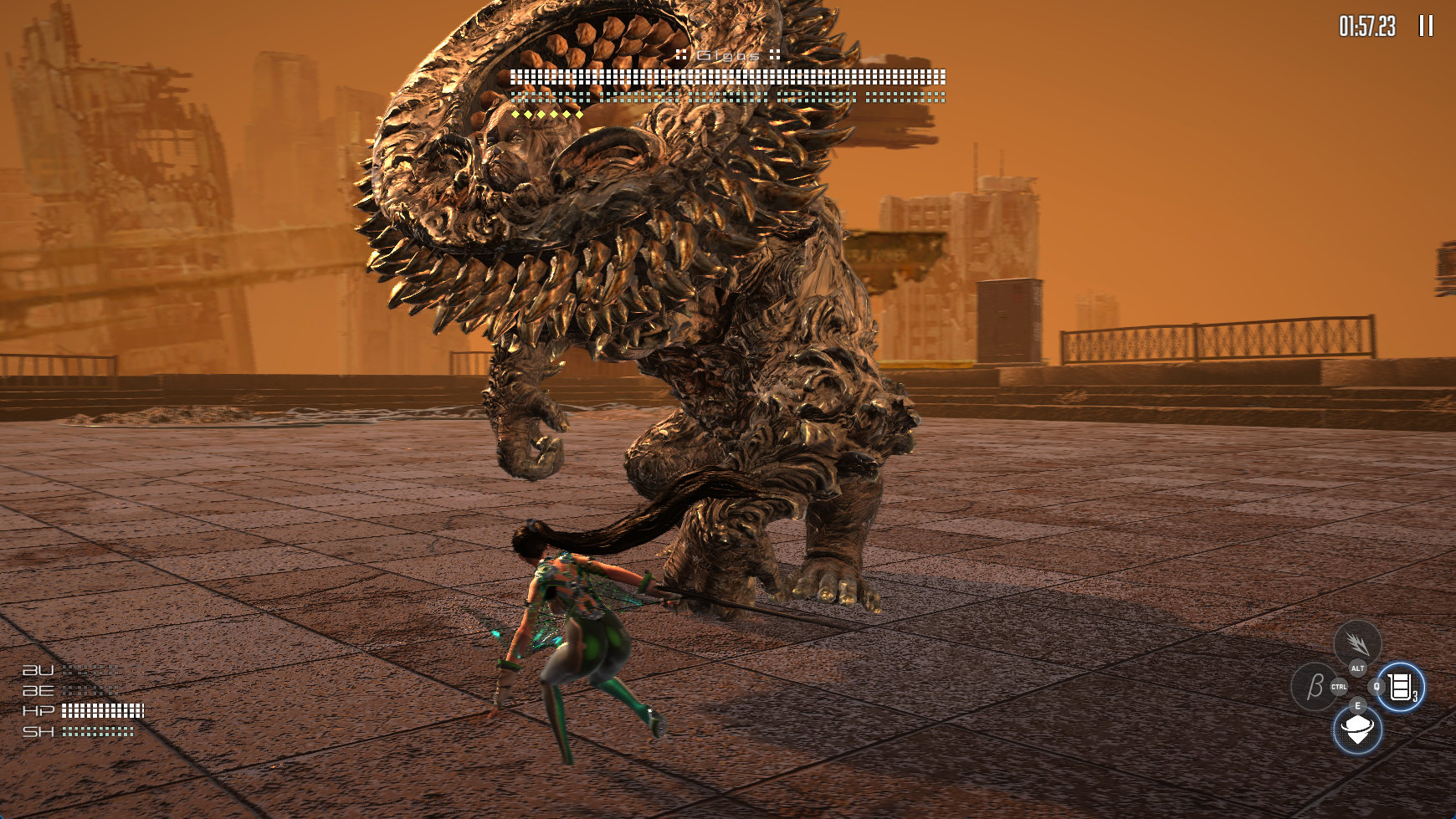The image size is (1456, 819).
Task: Pause the boss fight
Action: (1426, 26)
